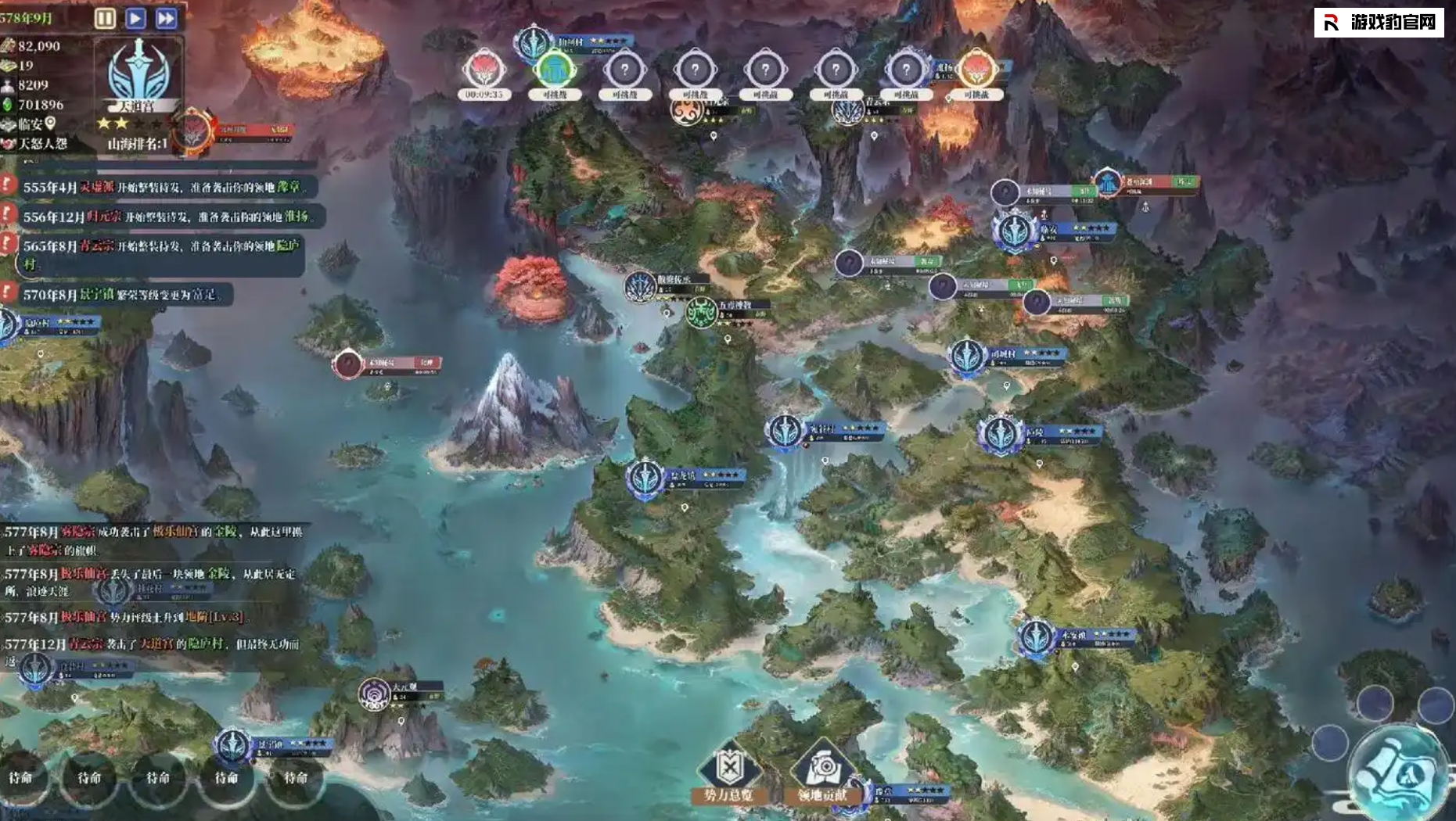Select the red flower medallion with countdown timer
The width and height of the screenshot is (1456, 821).
(484, 71)
